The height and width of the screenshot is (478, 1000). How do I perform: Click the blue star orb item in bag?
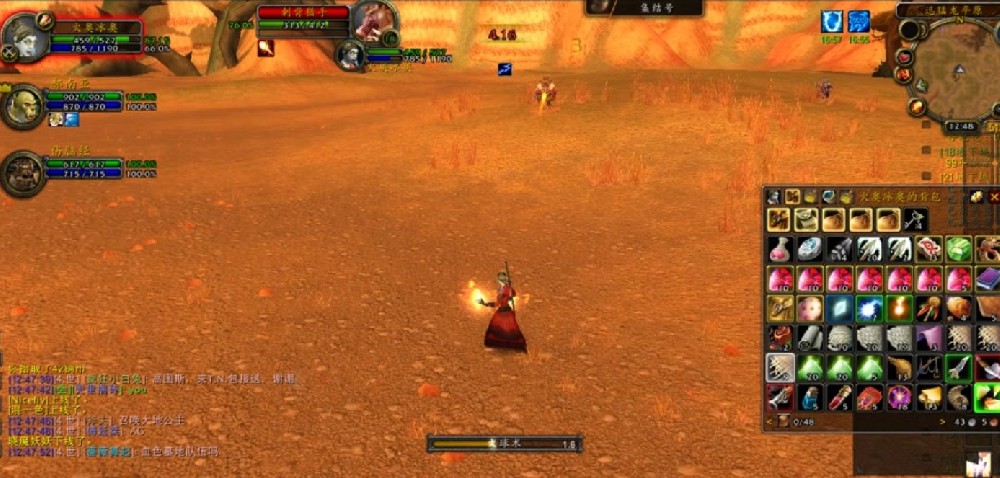click(x=869, y=309)
